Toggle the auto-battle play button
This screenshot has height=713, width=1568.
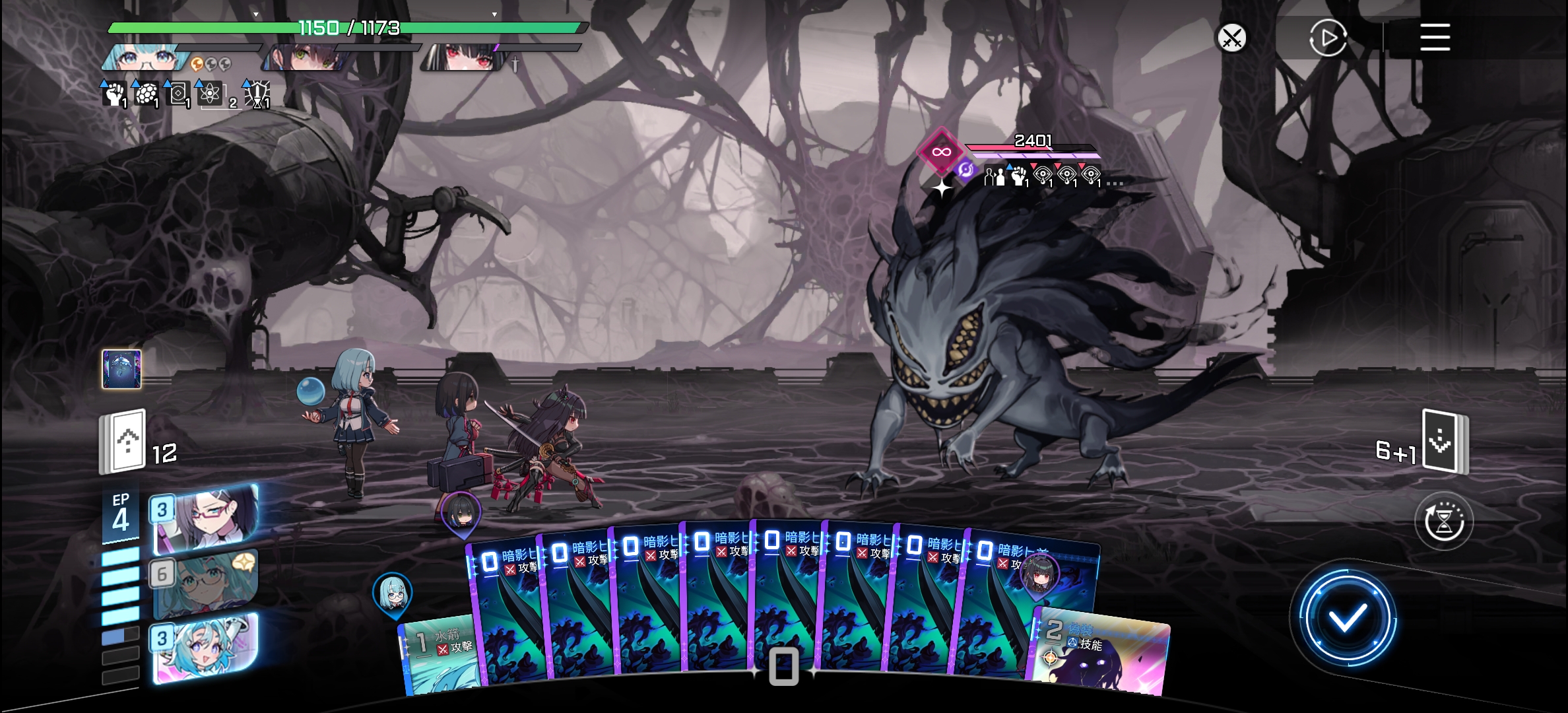(x=1327, y=38)
